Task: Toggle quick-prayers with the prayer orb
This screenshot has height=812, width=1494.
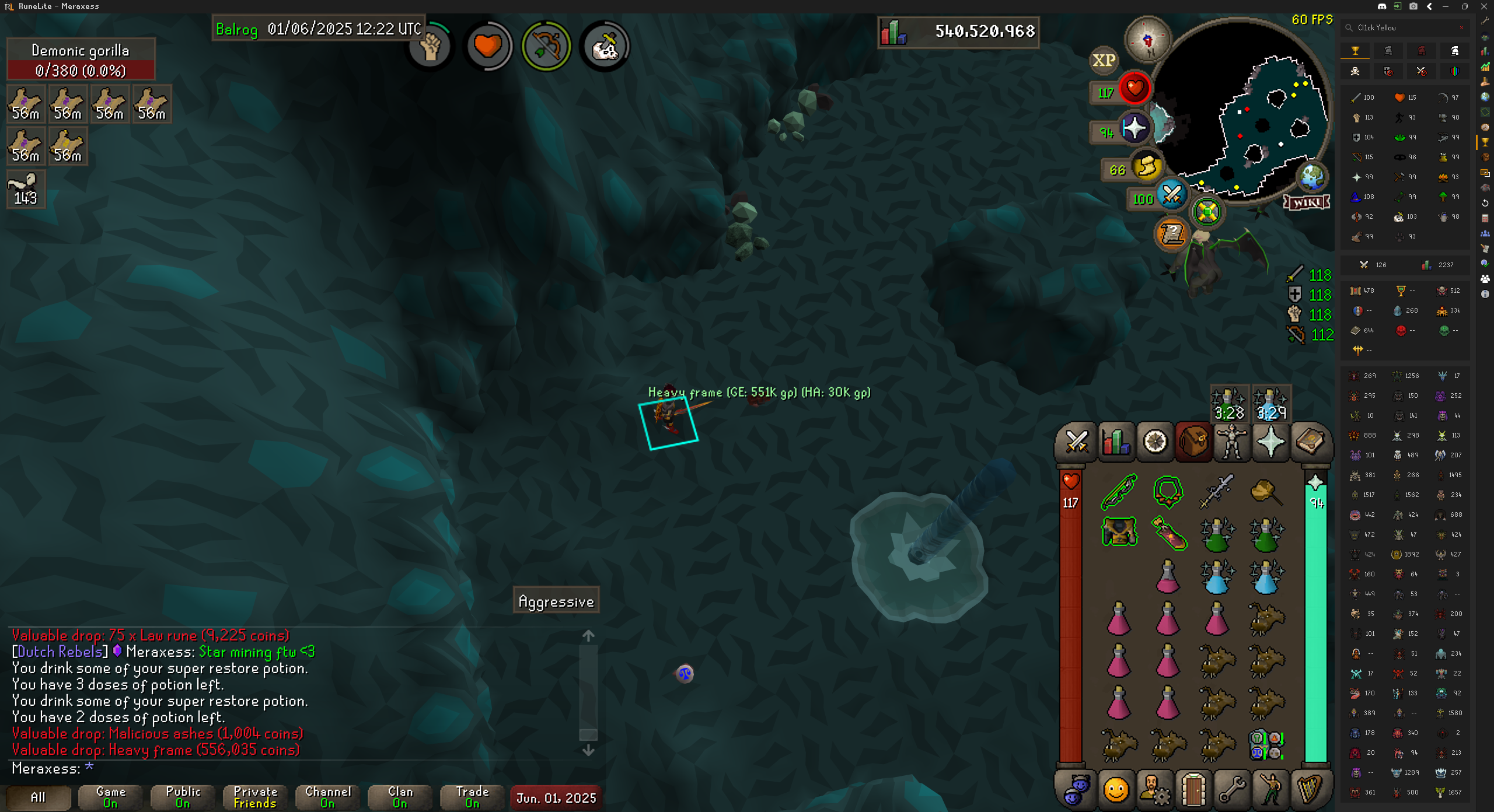Action: [x=1135, y=128]
